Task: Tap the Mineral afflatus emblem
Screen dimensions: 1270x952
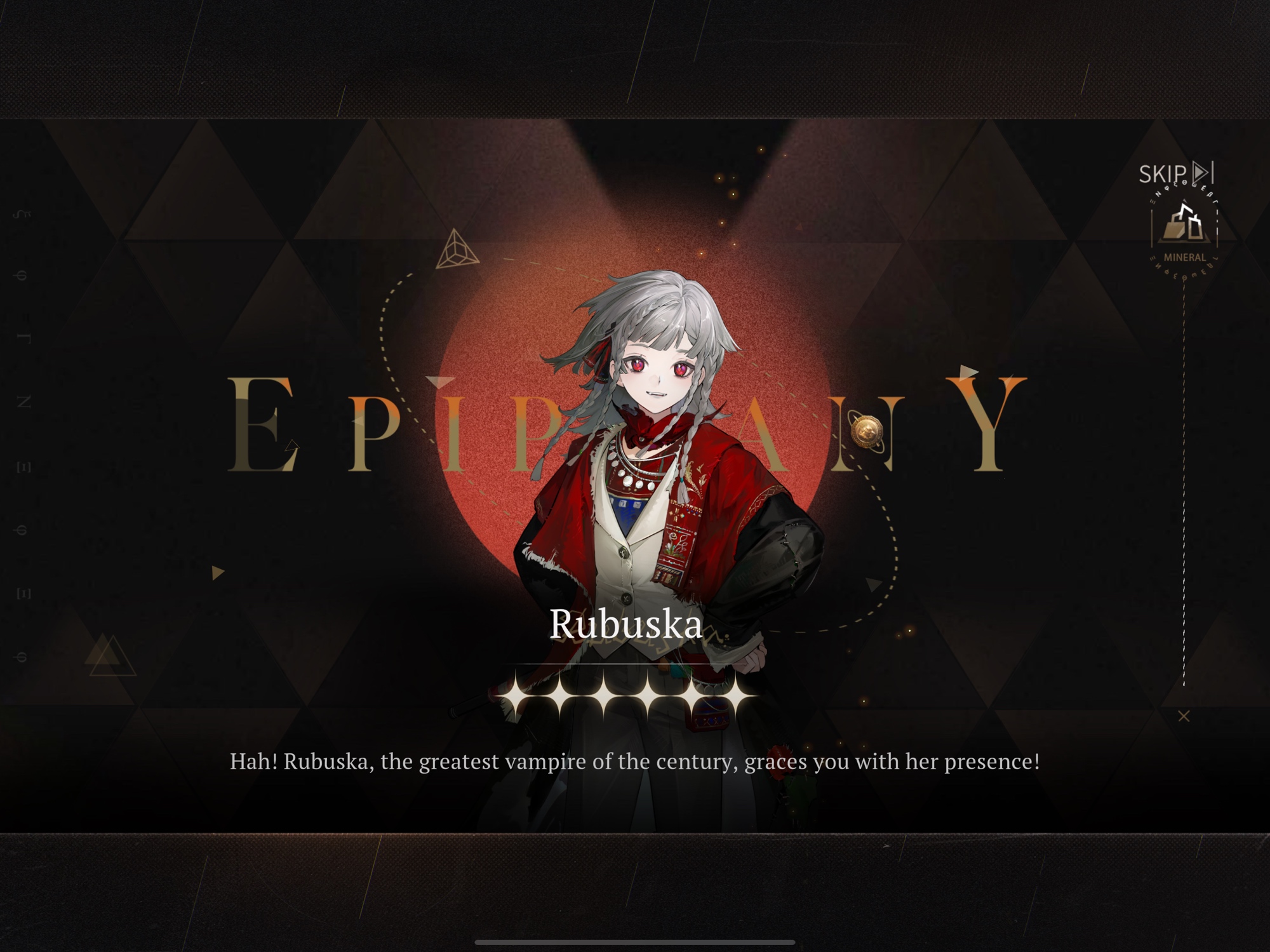Action: coord(1184,229)
